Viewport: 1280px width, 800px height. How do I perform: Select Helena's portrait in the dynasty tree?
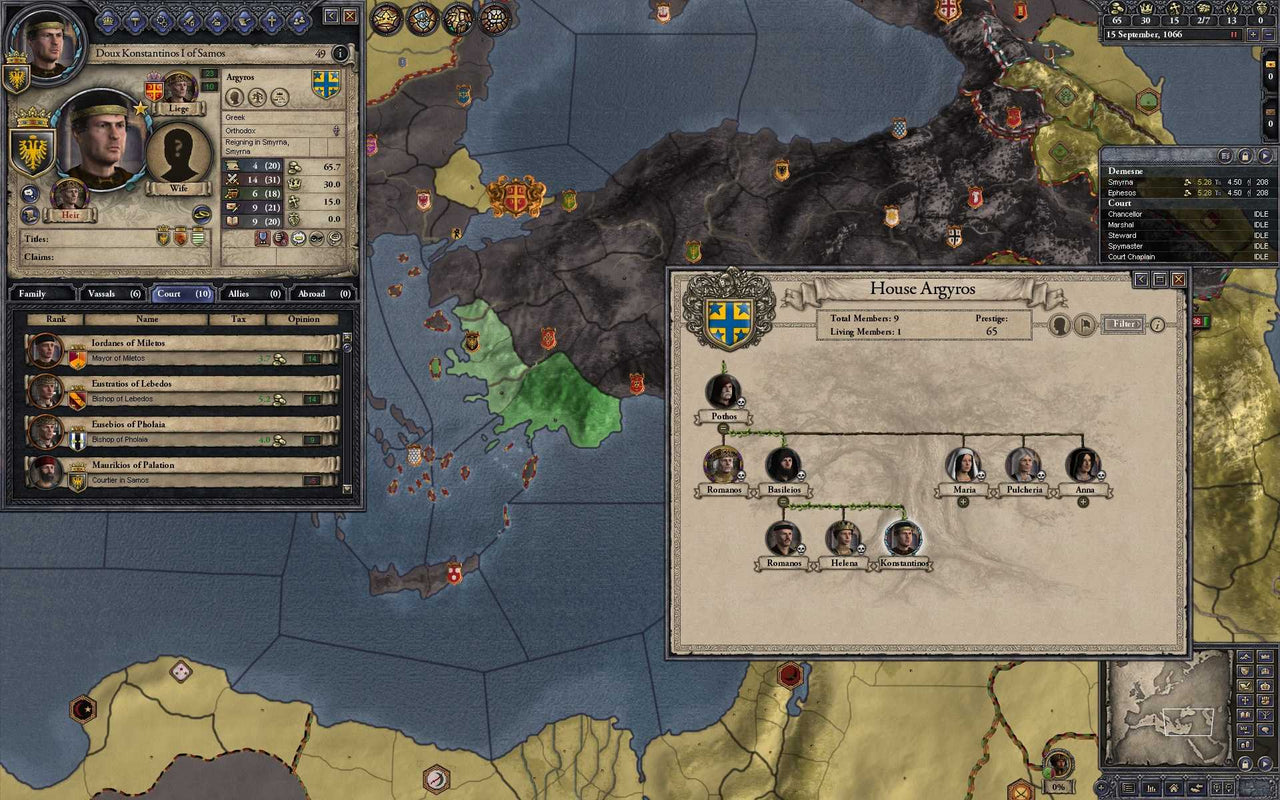[x=844, y=538]
